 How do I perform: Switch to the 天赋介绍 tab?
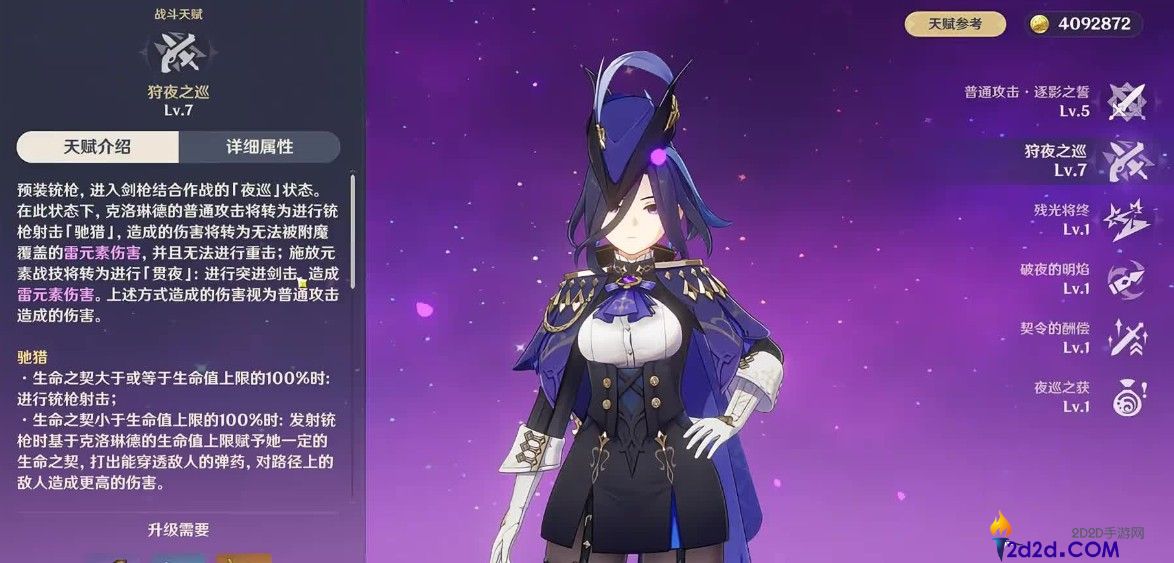point(98,147)
